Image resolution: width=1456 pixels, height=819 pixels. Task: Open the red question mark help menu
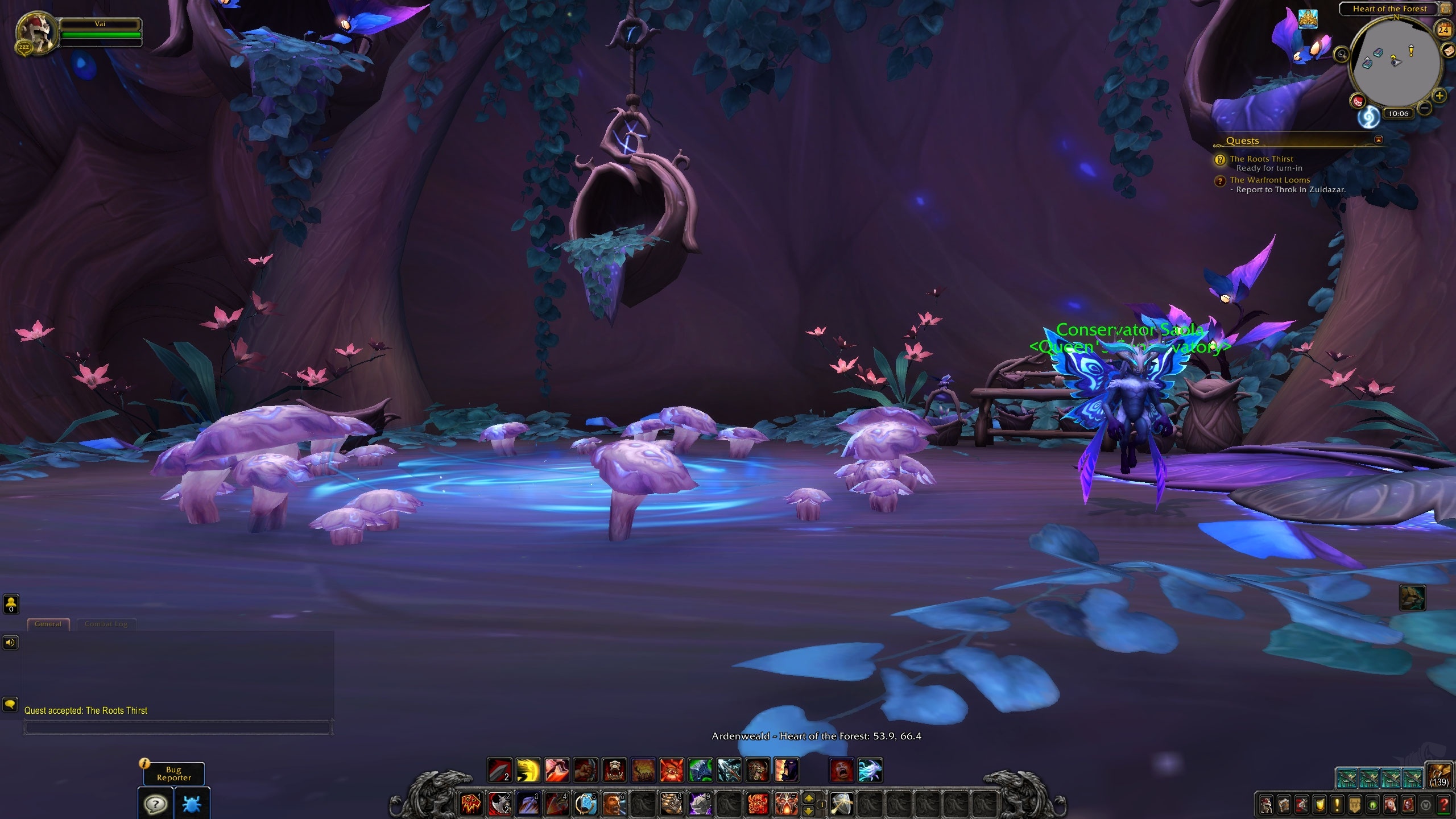click(x=1443, y=805)
